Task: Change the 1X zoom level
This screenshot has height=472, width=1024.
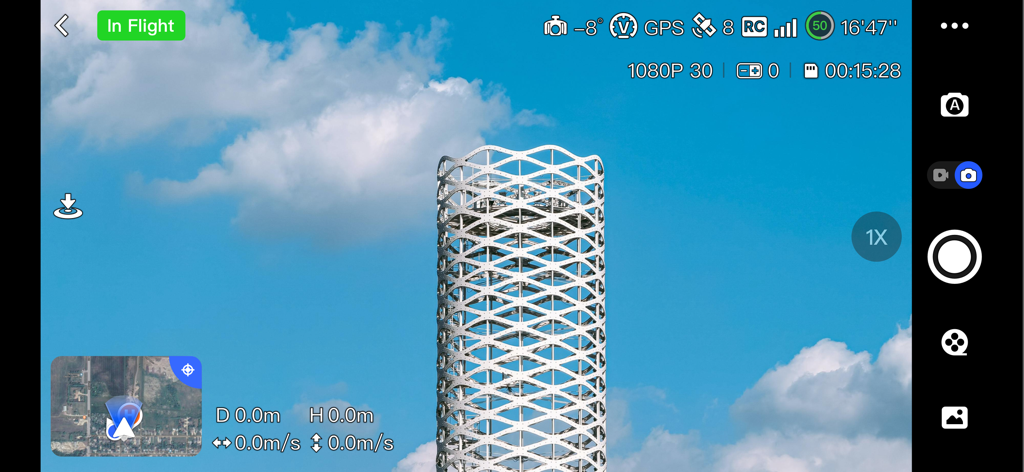Action: pyautogui.click(x=876, y=237)
